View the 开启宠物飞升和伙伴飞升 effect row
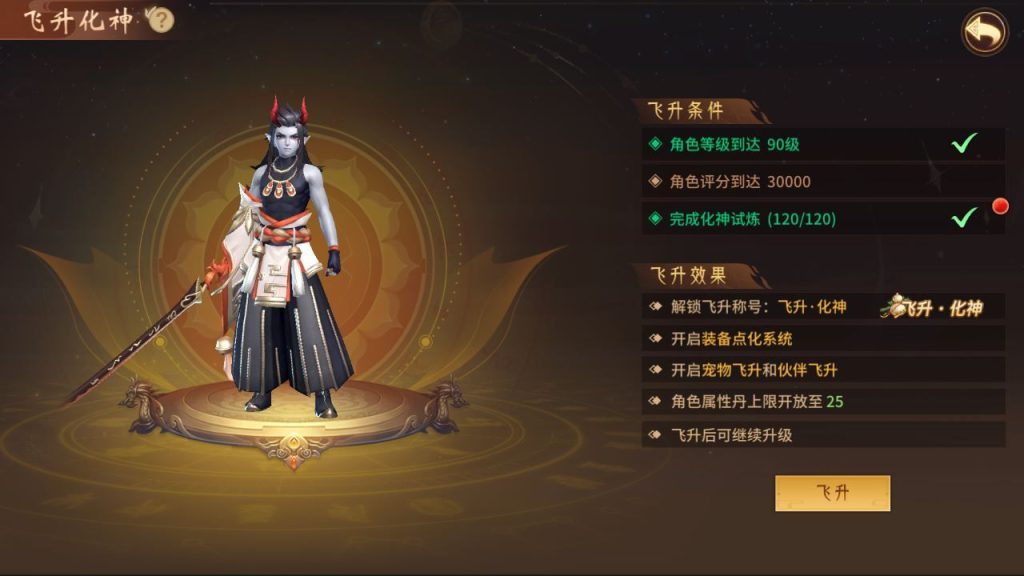Image resolution: width=1024 pixels, height=576 pixels. click(x=822, y=370)
